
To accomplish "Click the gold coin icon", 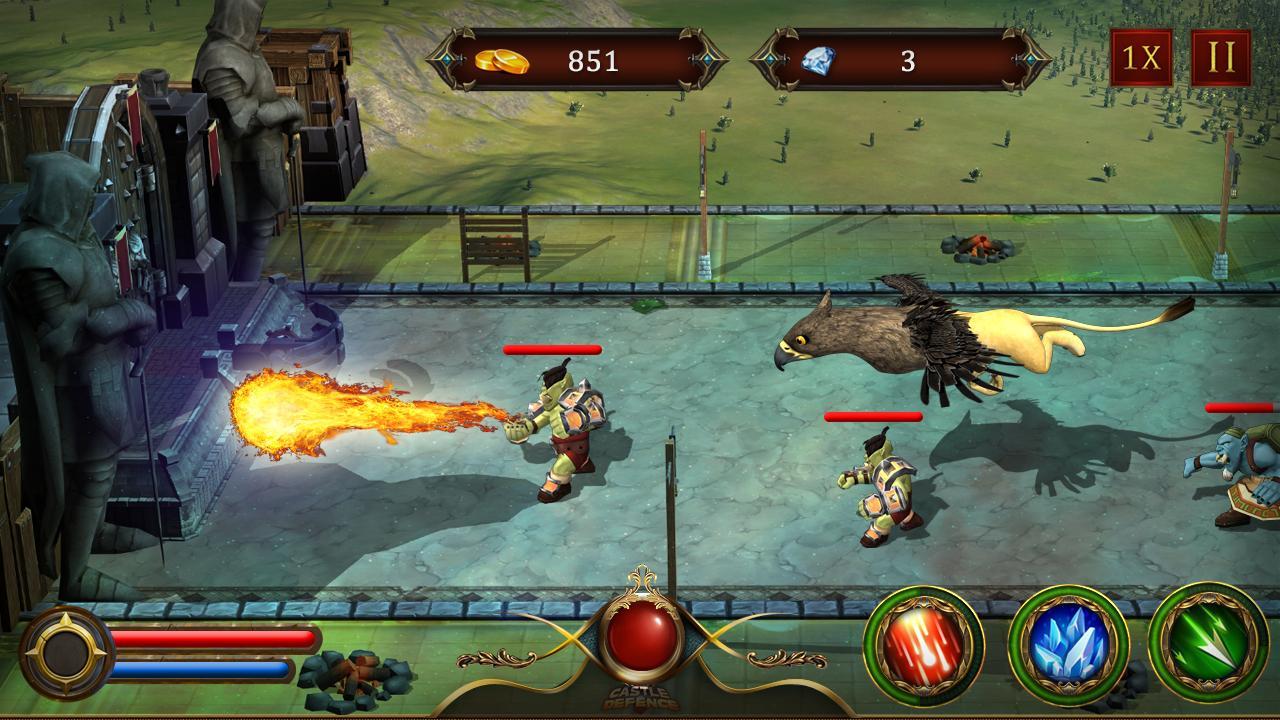I will pyautogui.click(x=513, y=60).
